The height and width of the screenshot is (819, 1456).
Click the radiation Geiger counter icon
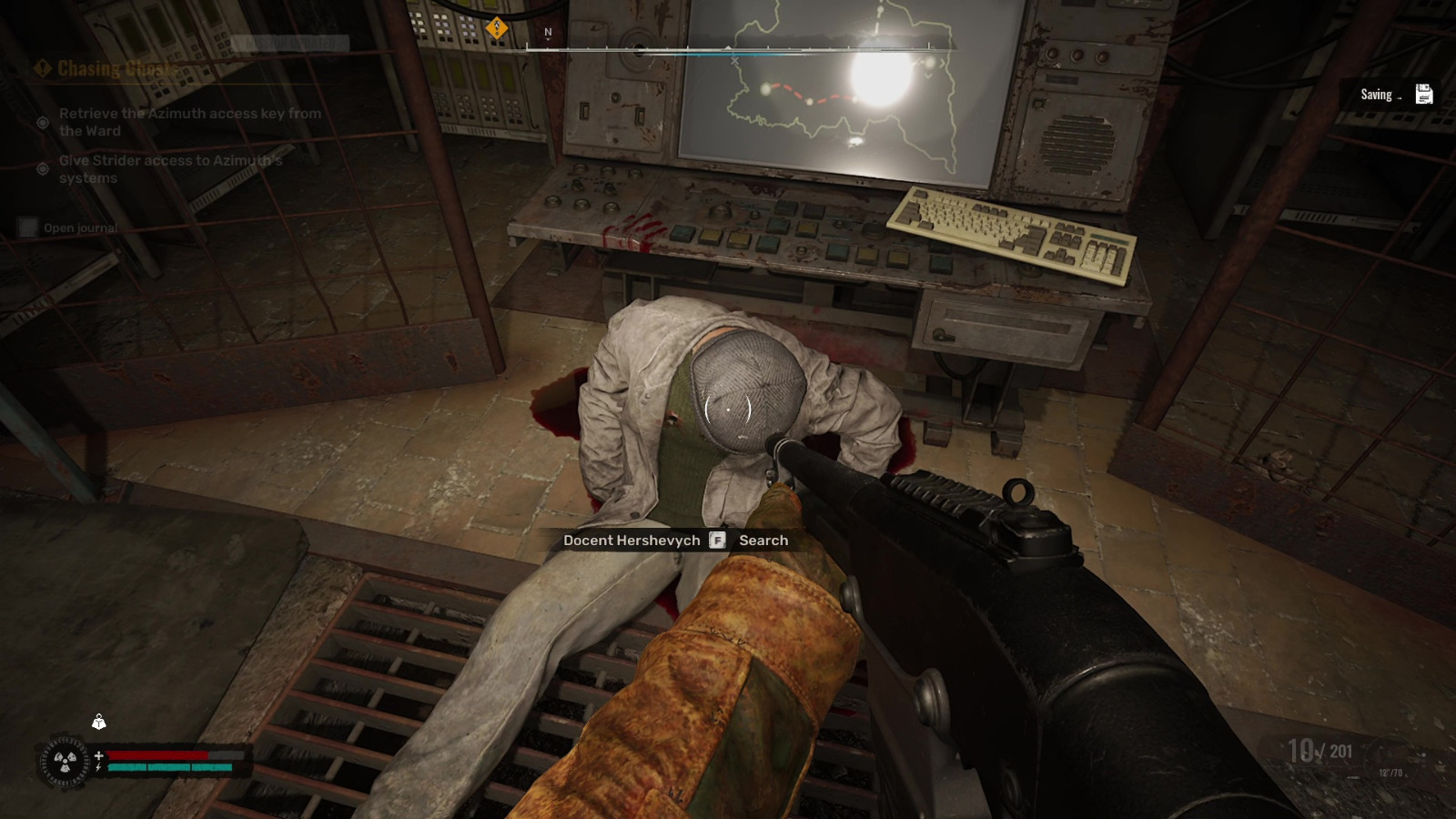click(x=66, y=761)
